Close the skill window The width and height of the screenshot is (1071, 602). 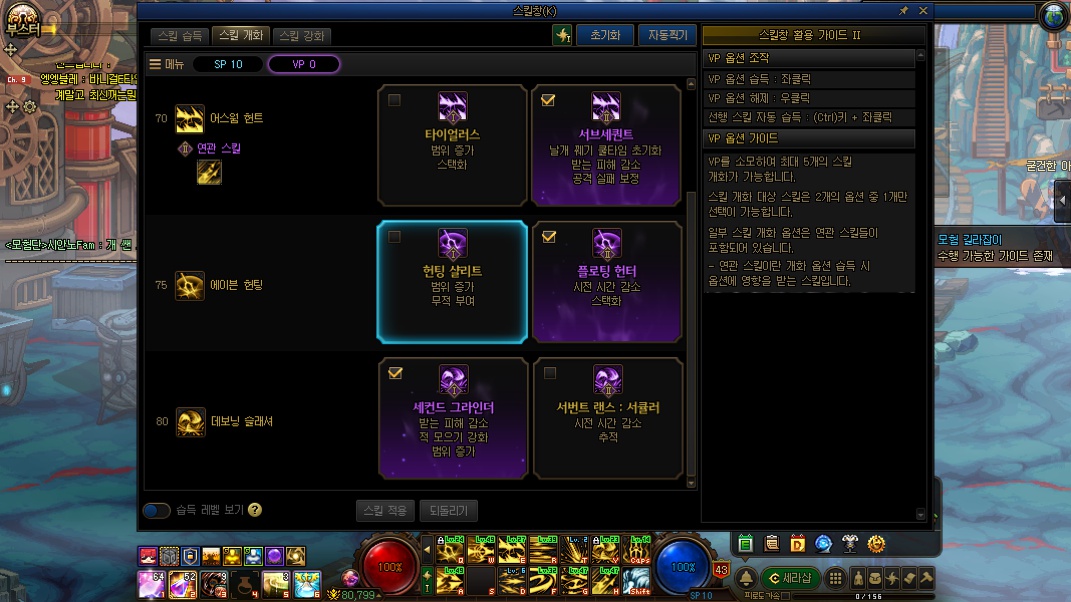pyautogui.click(x=923, y=10)
